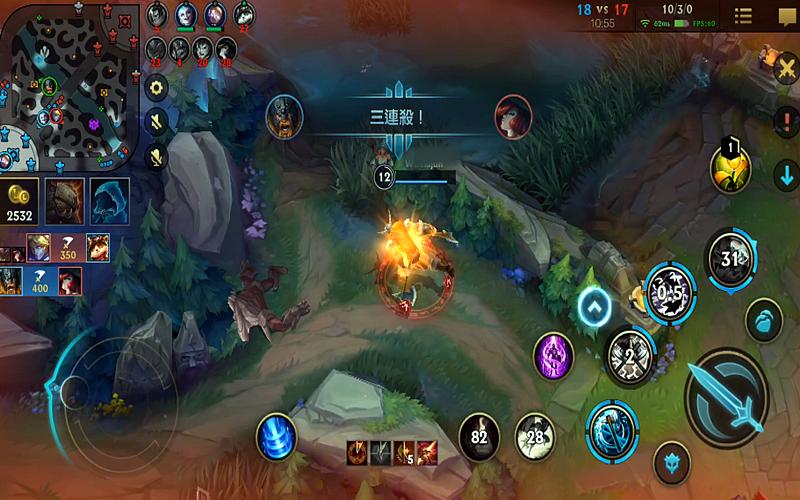This screenshot has height=500, width=800.
Task: Cast the ultimate ability showing 31 cooldown
Action: pyautogui.click(x=728, y=258)
